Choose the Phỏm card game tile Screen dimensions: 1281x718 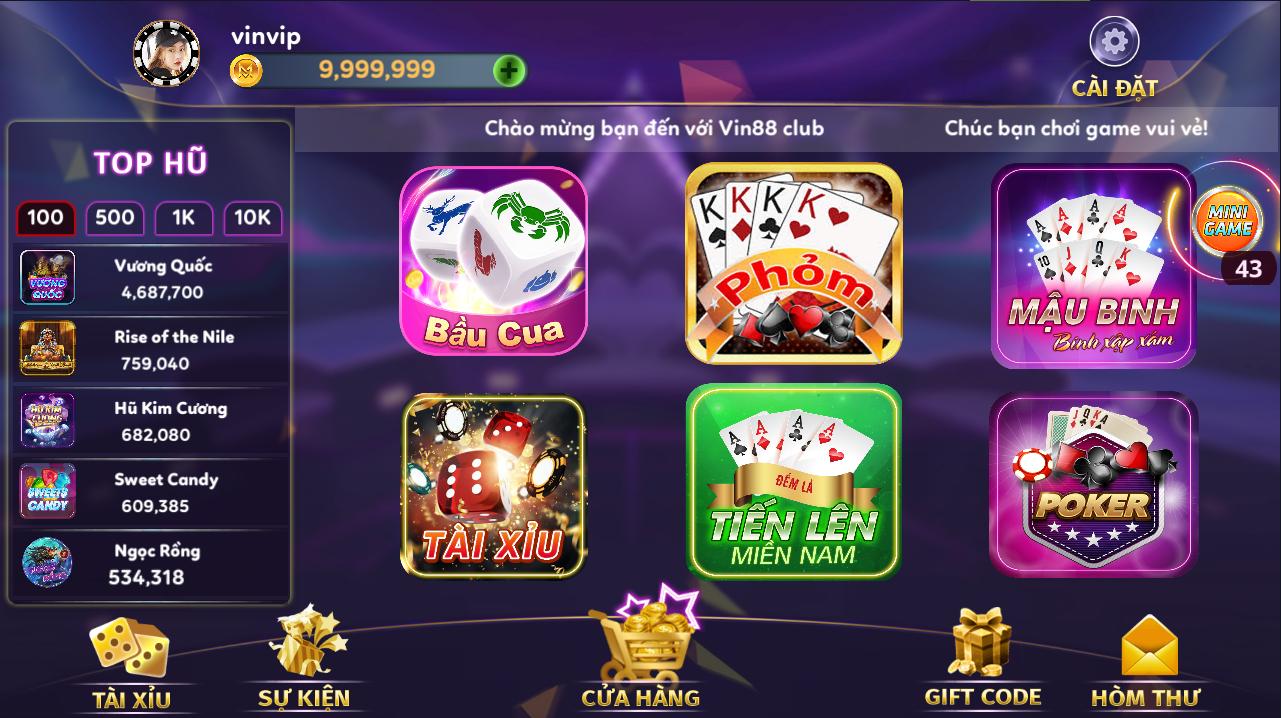[x=794, y=262]
